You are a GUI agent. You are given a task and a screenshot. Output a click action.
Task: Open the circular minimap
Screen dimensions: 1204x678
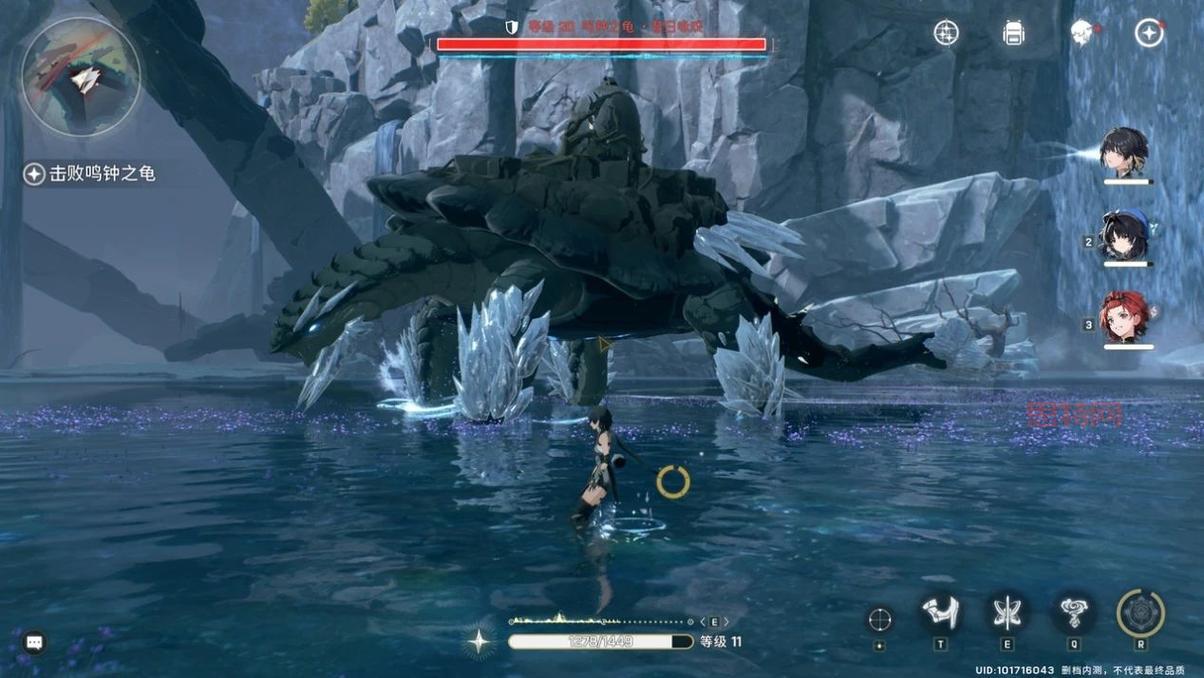[81, 76]
